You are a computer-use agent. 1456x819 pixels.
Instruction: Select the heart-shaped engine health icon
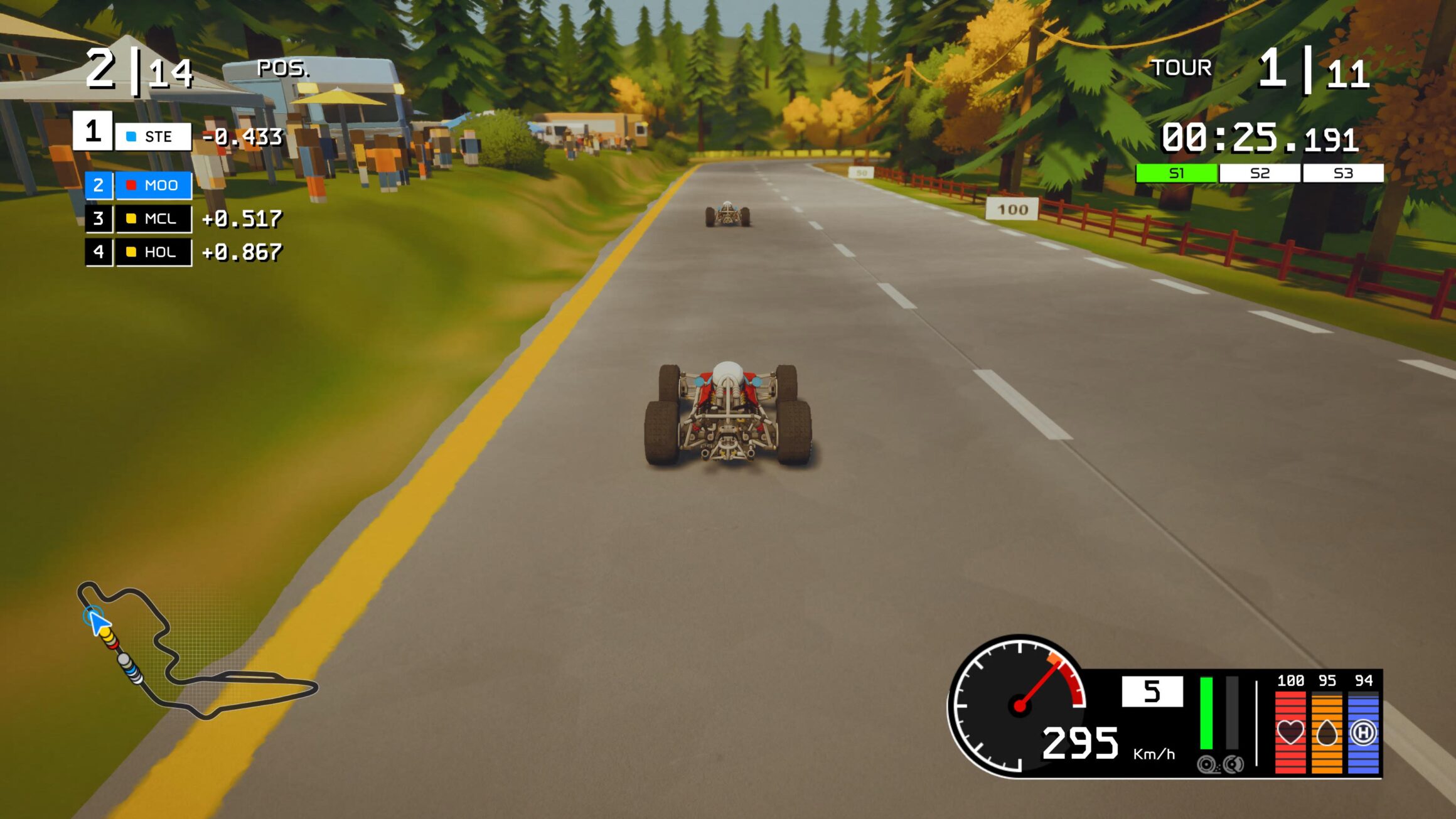point(1292,731)
